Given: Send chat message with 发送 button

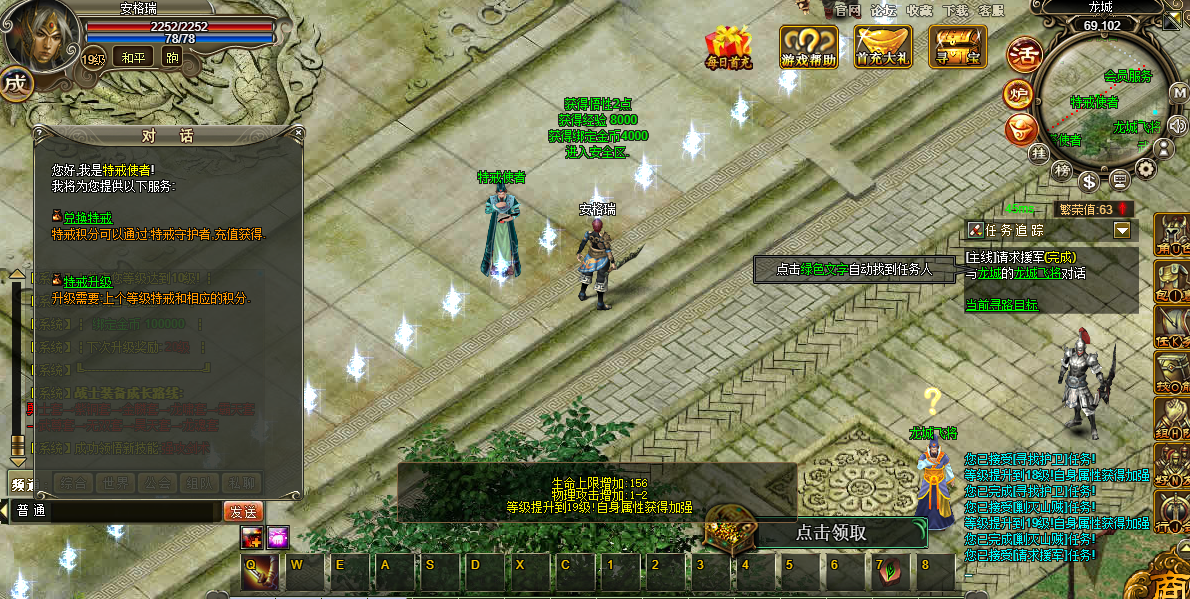Looking at the screenshot, I should point(242,511).
